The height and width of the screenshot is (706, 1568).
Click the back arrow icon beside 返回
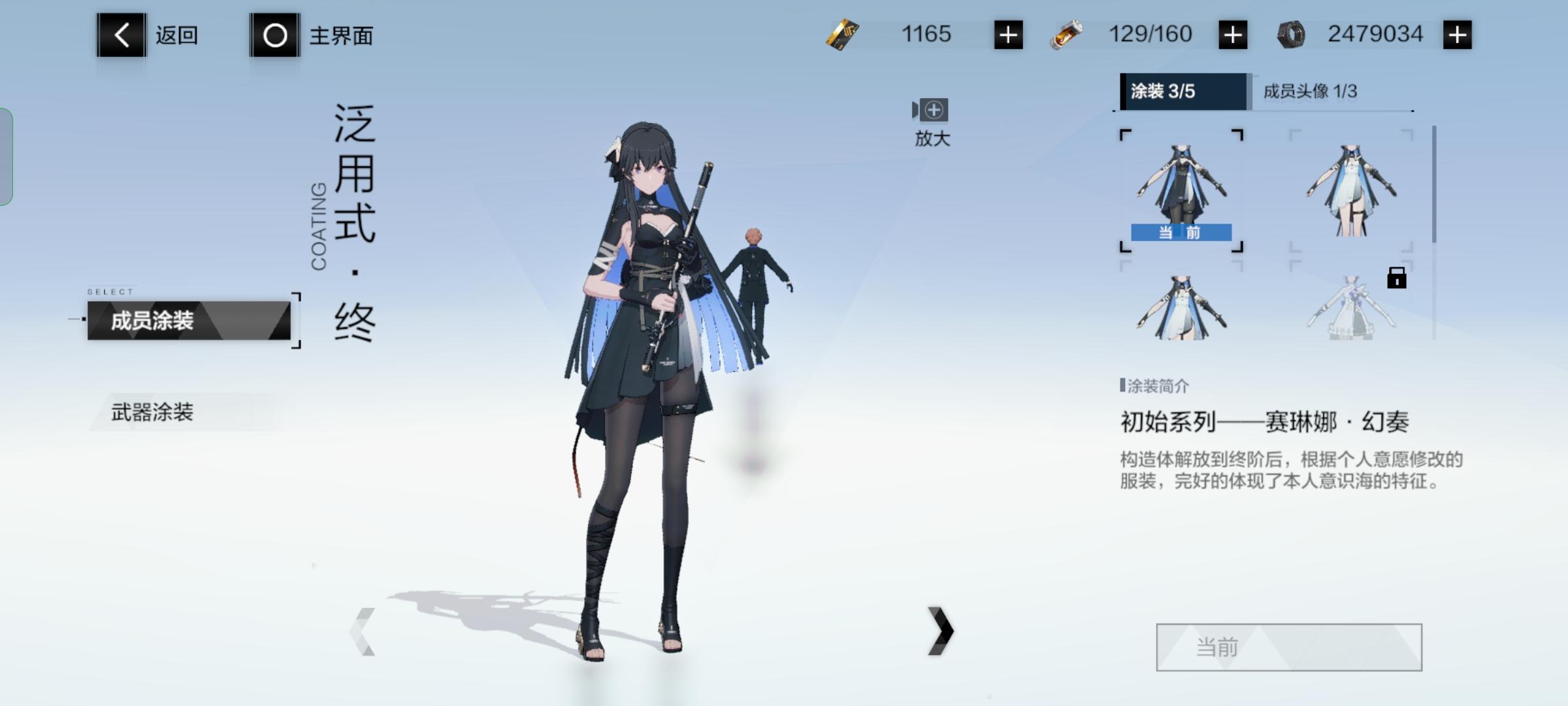(x=121, y=36)
